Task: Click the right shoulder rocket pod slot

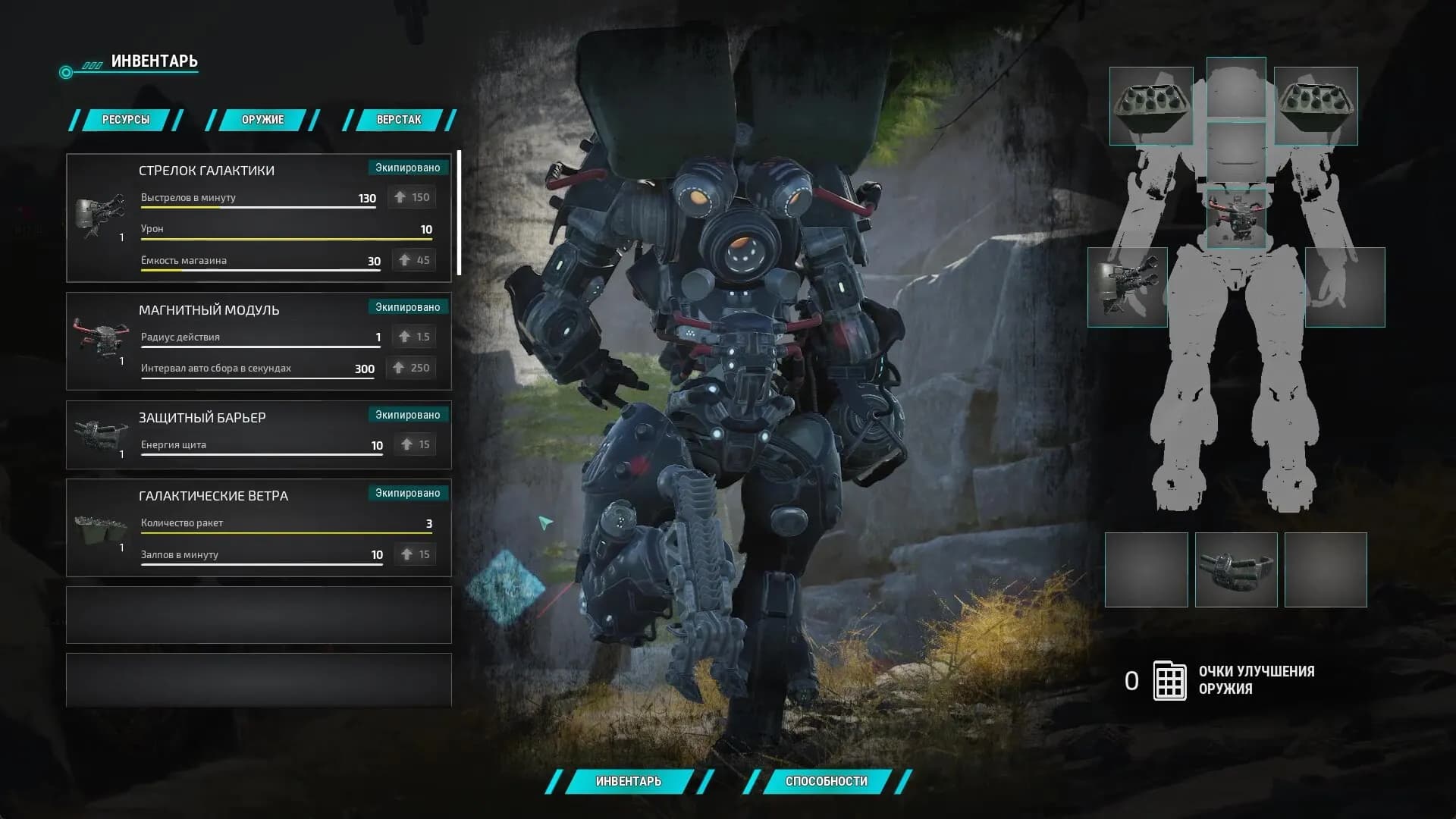Action: [1316, 106]
